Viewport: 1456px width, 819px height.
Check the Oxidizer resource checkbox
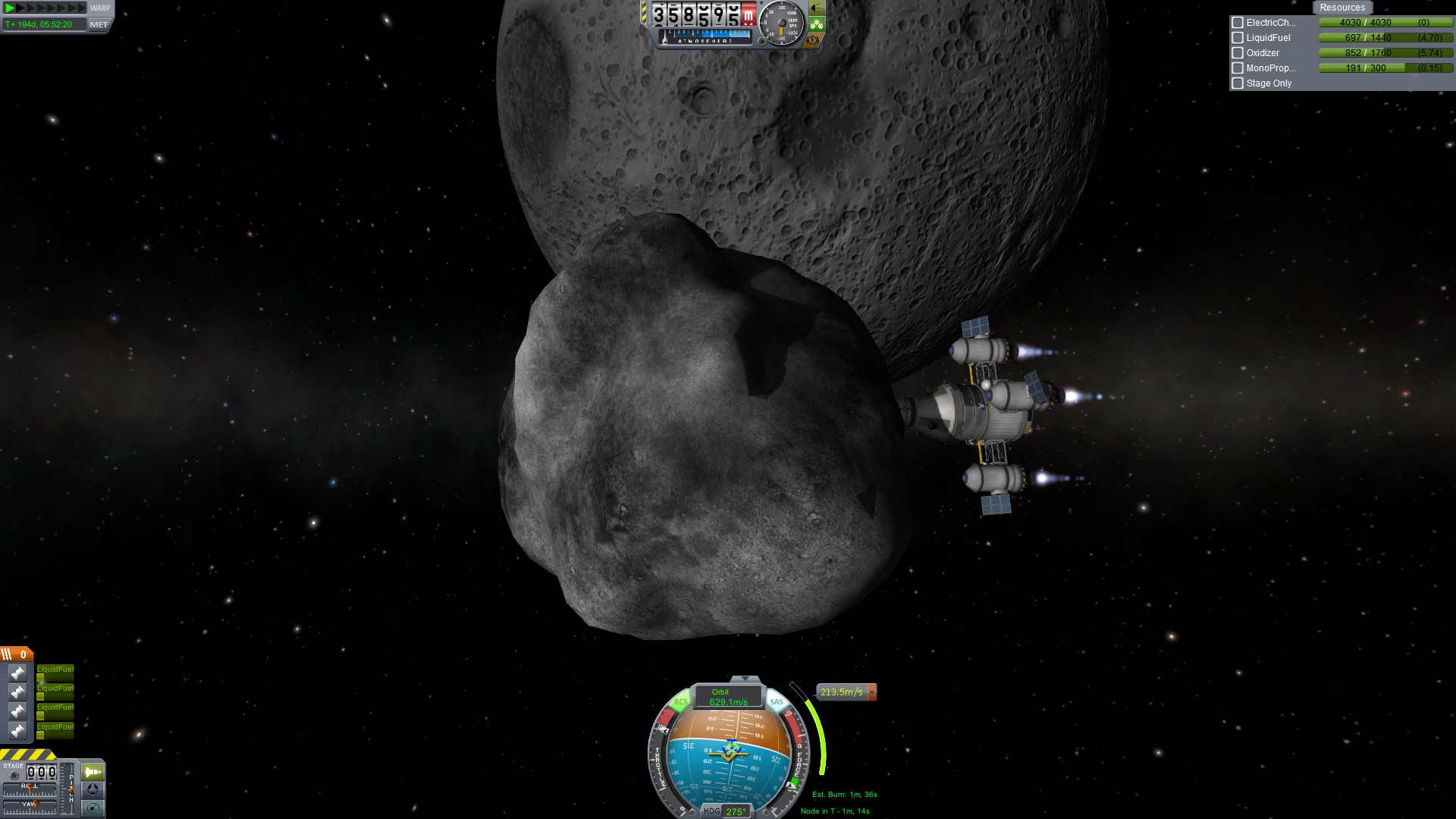click(x=1238, y=53)
